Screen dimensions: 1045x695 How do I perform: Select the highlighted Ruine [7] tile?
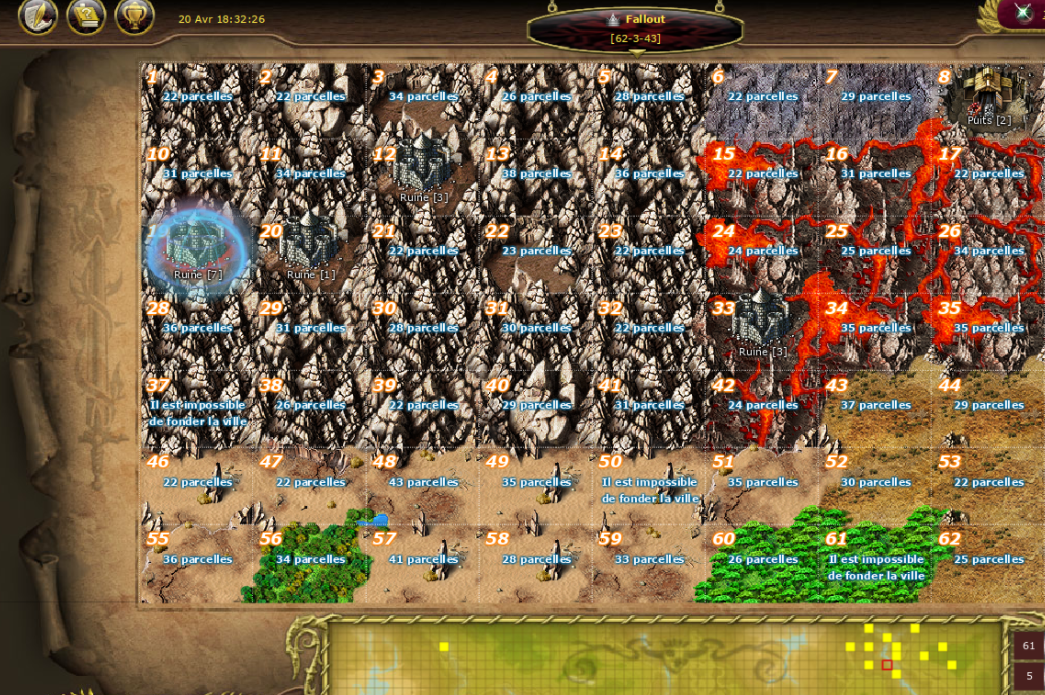tap(197, 250)
